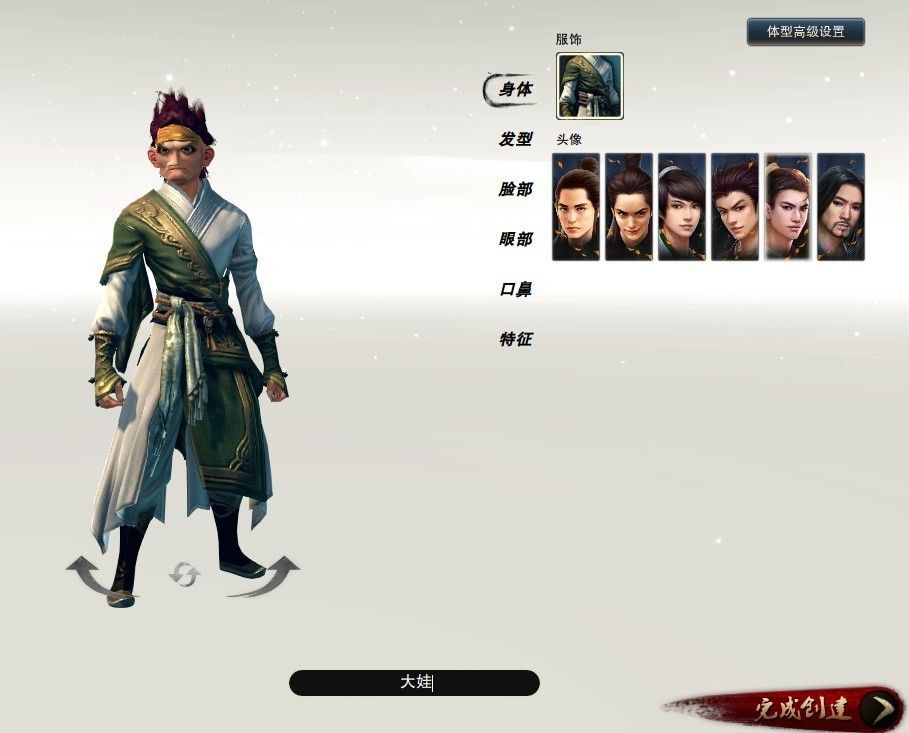This screenshot has width=909, height=733.
Task: Pick the portrait with the white headband
Action: (682, 207)
